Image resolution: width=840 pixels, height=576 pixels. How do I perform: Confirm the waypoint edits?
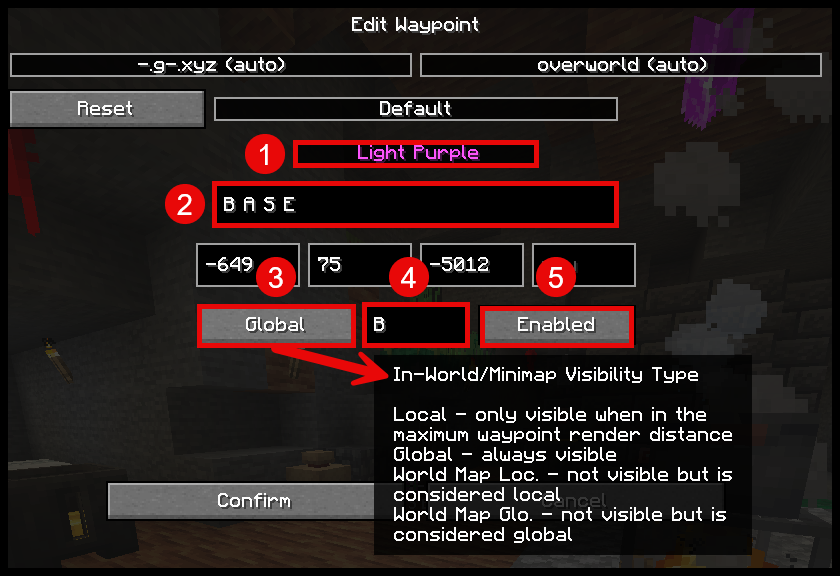click(x=240, y=500)
